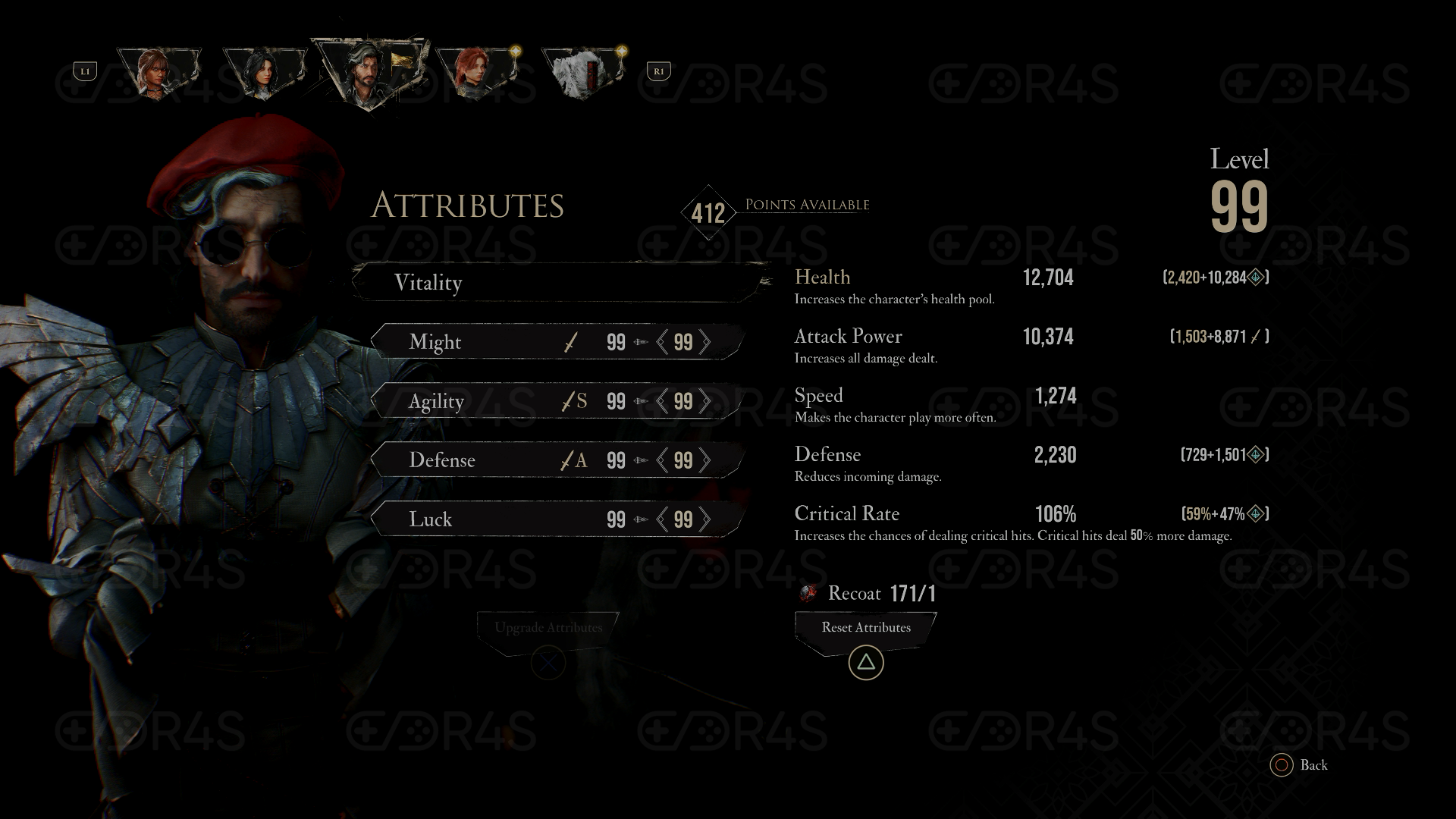Switch to the curly brown-haired woman portrait
Viewport: 1456px width, 819px height.
158,73
